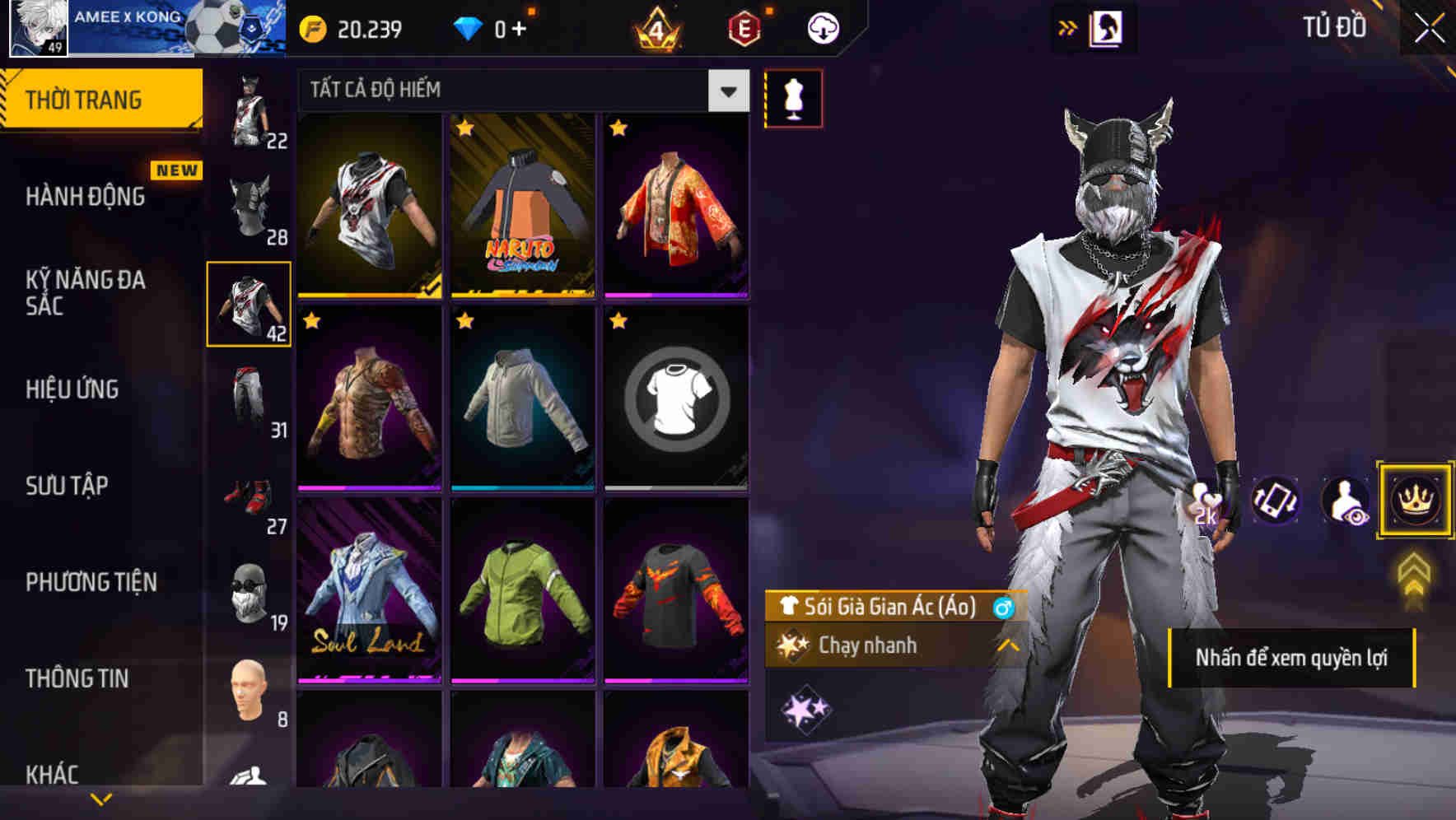The image size is (1456, 820).
Task: Collapse the Chạy nhanh attribute with the yellow chevron
Action: coord(1009,646)
